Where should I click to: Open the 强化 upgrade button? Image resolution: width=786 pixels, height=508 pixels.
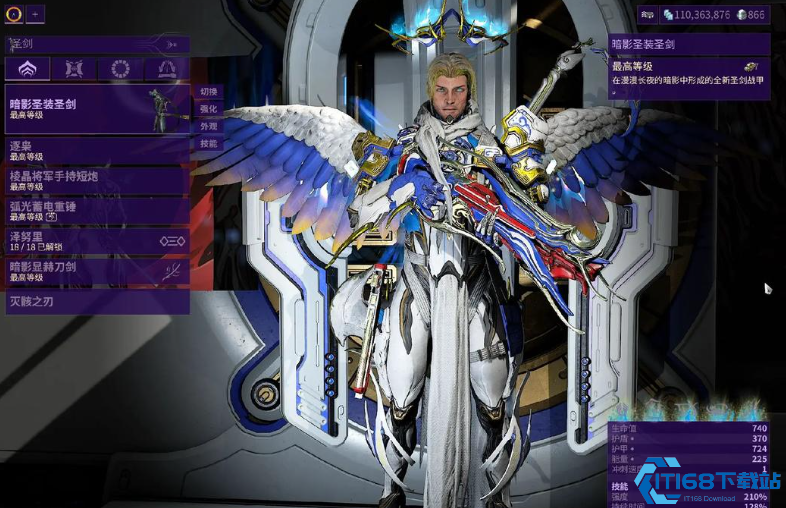(x=208, y=109)
